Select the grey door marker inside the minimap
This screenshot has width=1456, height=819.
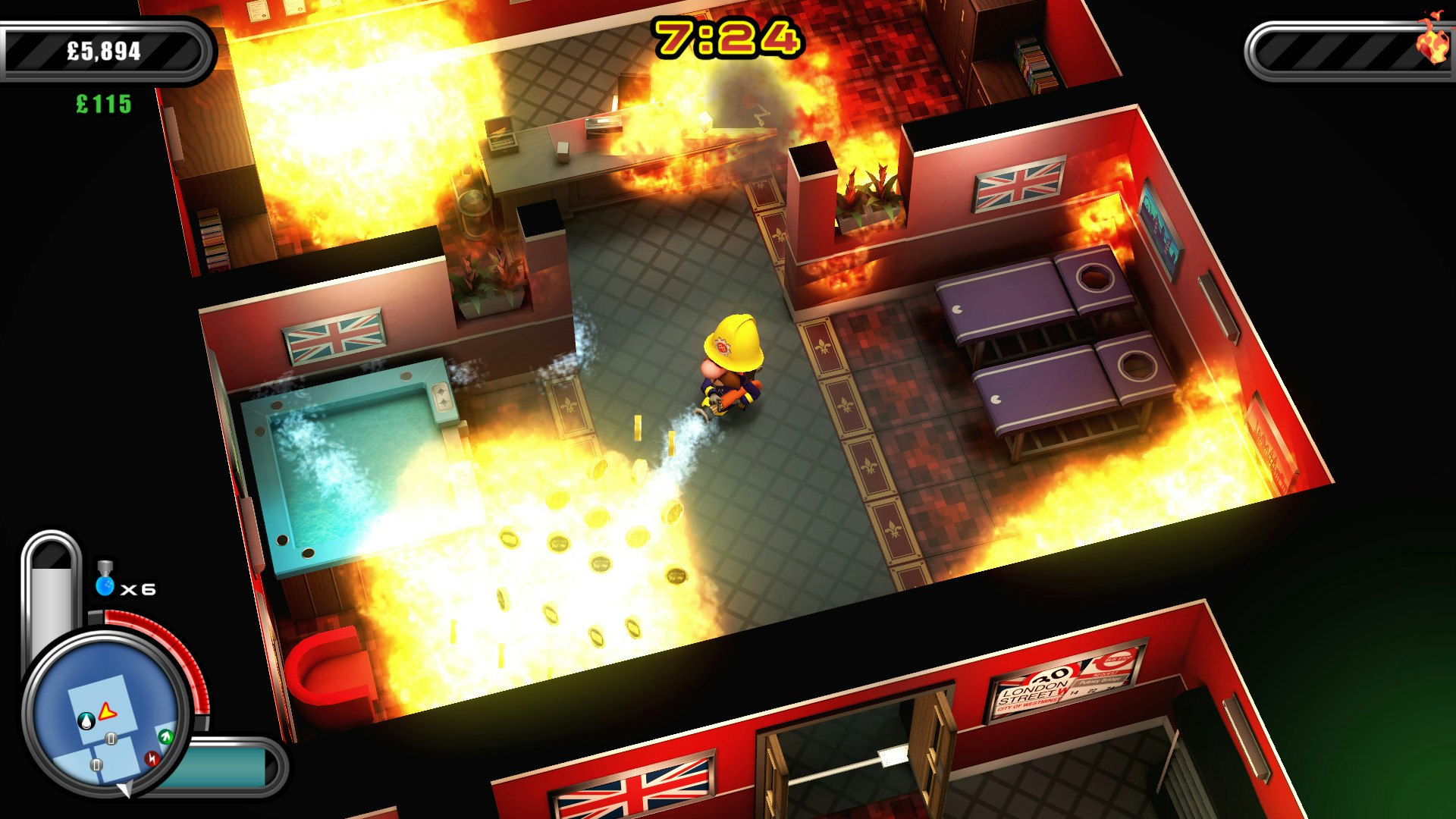pos(111,738)
